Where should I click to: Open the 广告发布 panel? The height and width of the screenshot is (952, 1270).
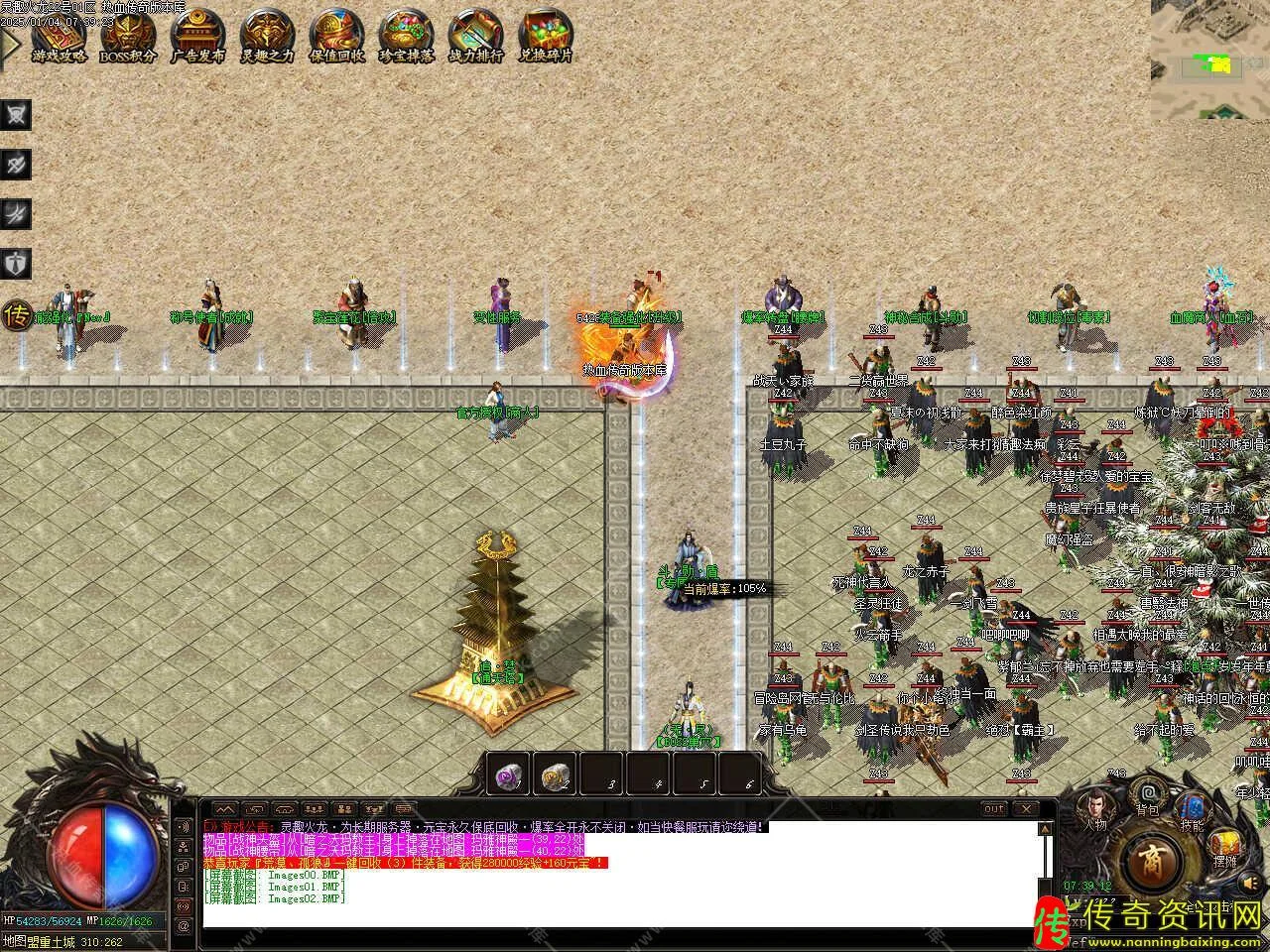[x=197, y=36]
